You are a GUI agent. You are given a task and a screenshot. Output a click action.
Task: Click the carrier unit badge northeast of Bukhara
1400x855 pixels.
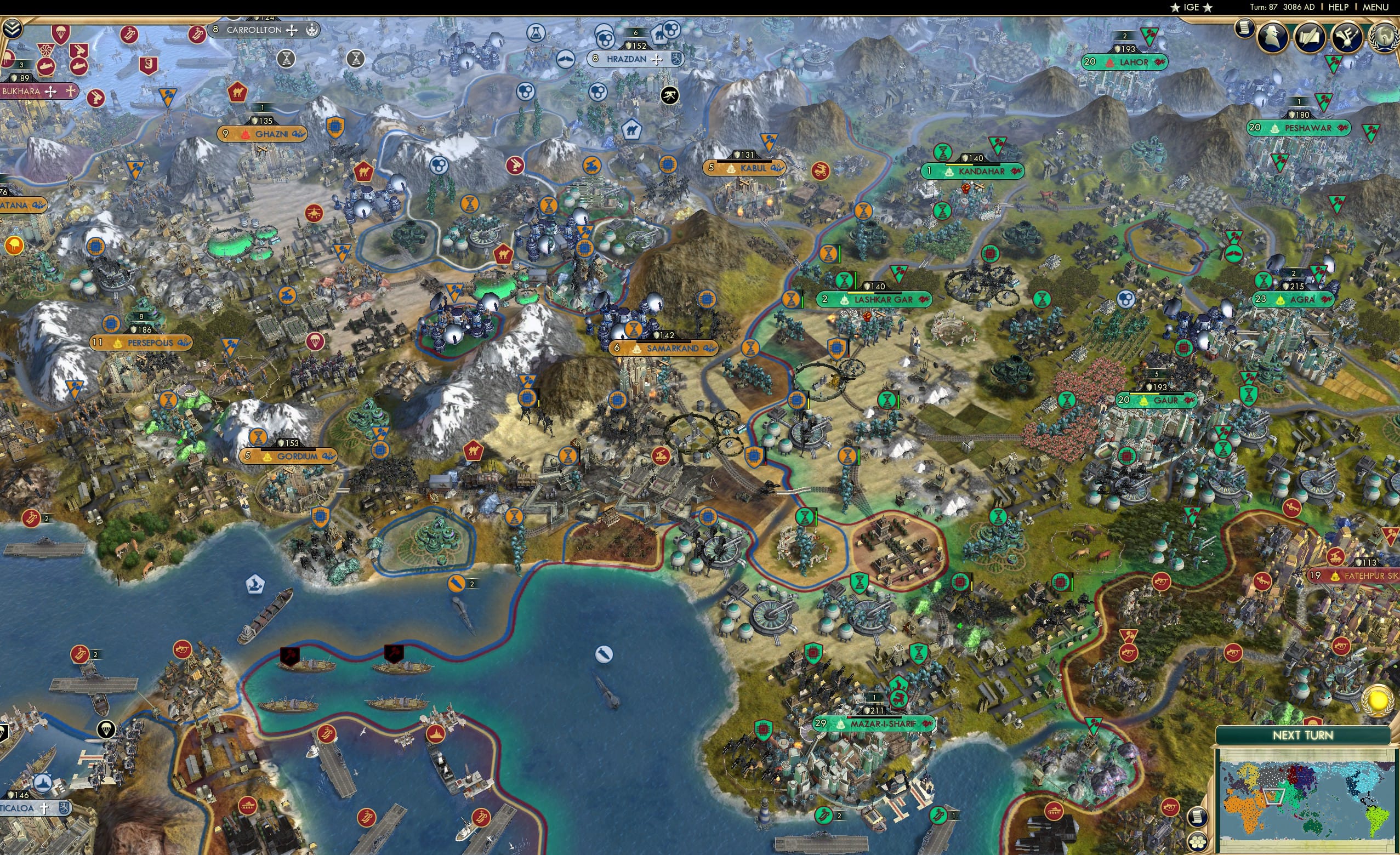click(130, 35)
